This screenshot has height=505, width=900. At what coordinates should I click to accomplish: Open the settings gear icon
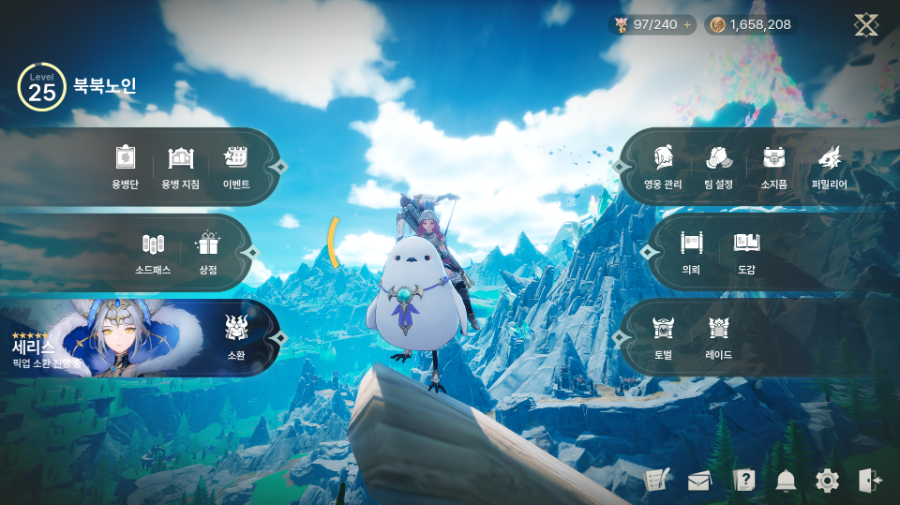click(x=827, y=481)
